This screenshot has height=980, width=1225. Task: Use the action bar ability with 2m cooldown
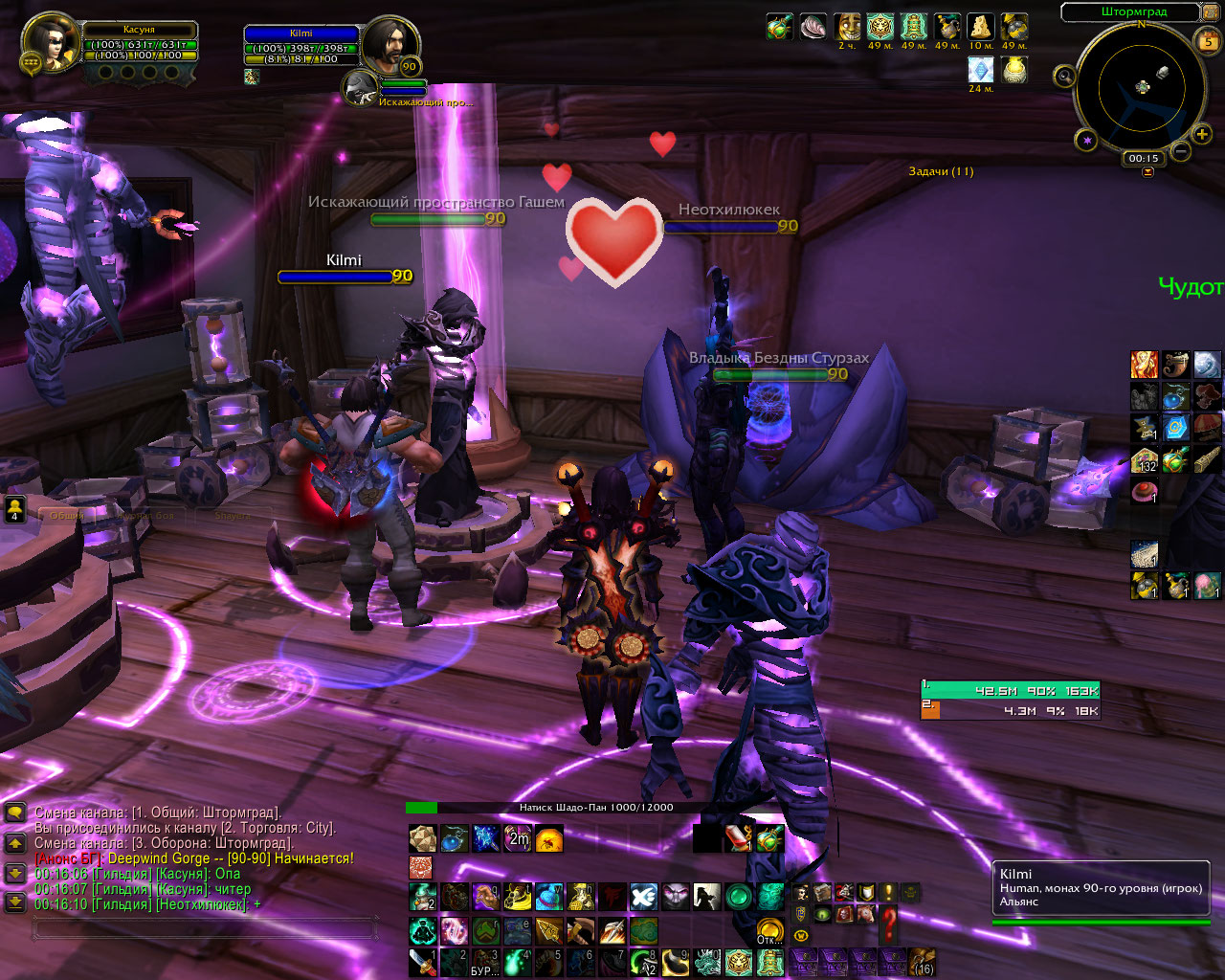[518, 839]
